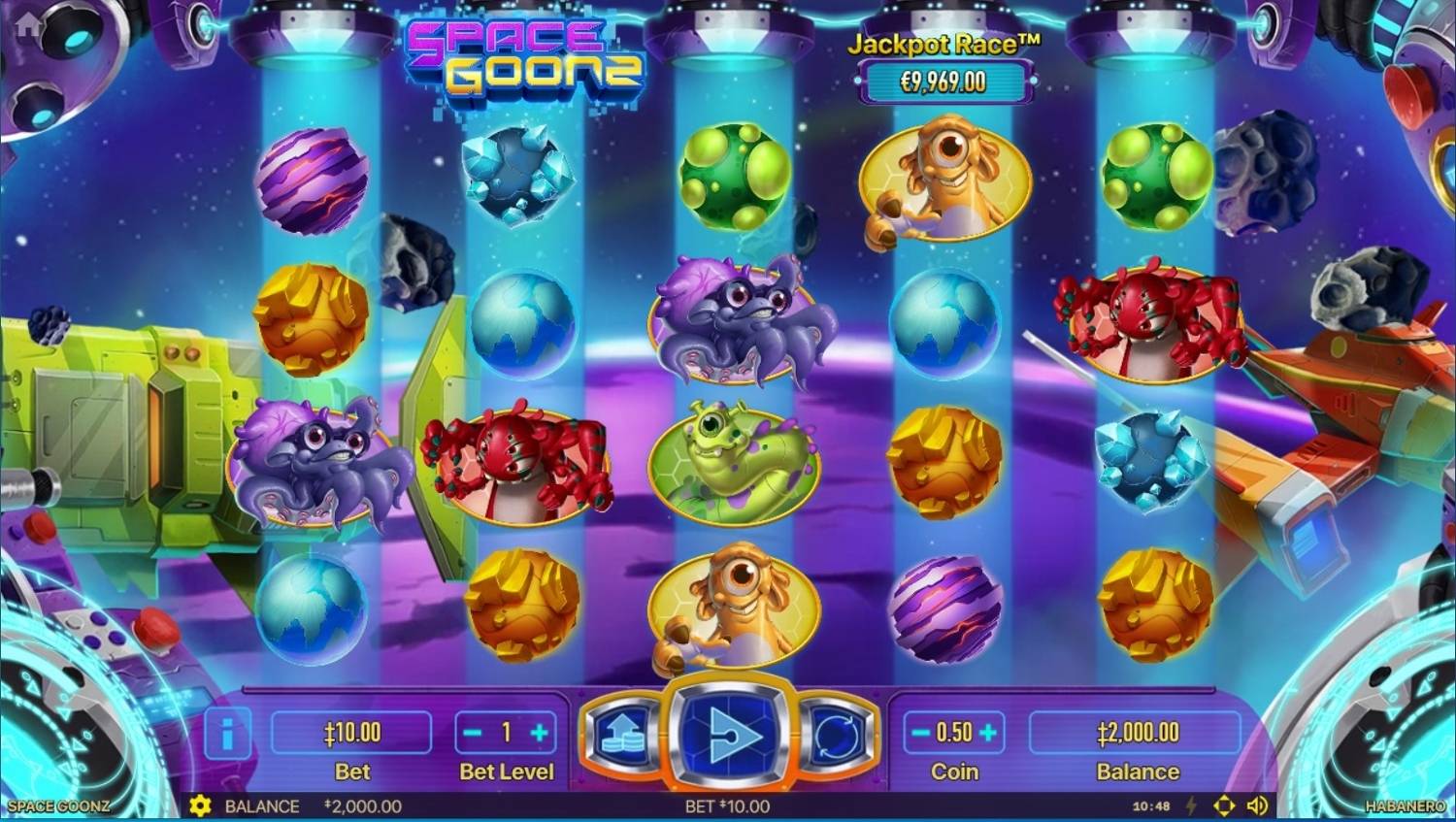
Task: Increase the Bet Level with plus
Action: click(x=540, y=733)
